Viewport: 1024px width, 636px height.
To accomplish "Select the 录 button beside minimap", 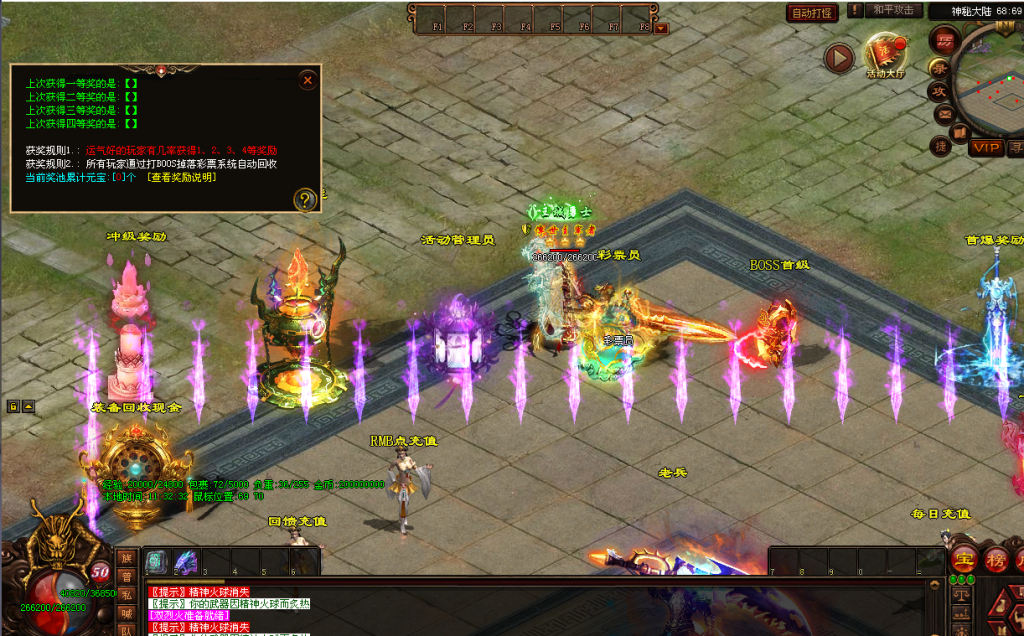I will [x=940, y=67].
